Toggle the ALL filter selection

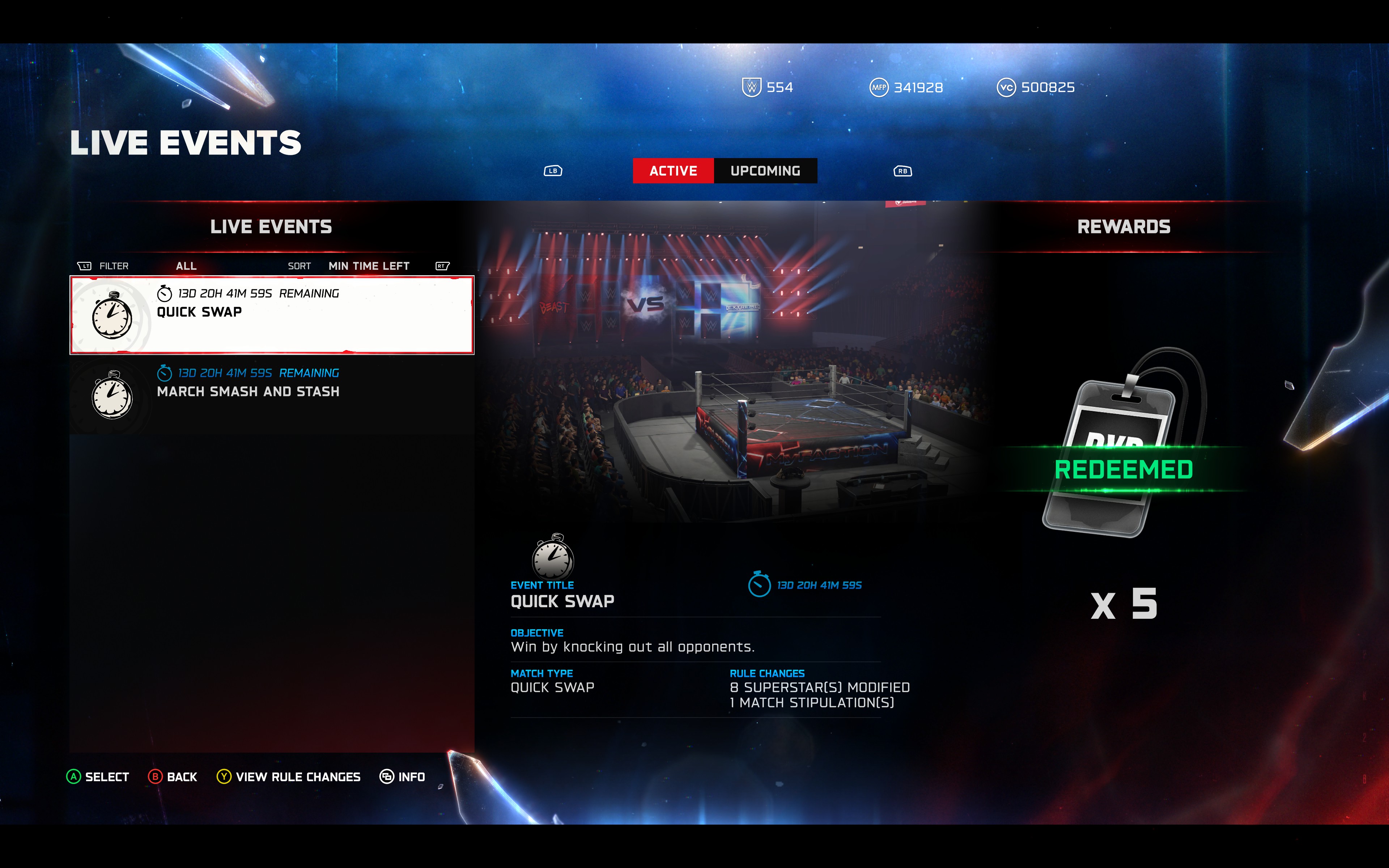[187, 265]
